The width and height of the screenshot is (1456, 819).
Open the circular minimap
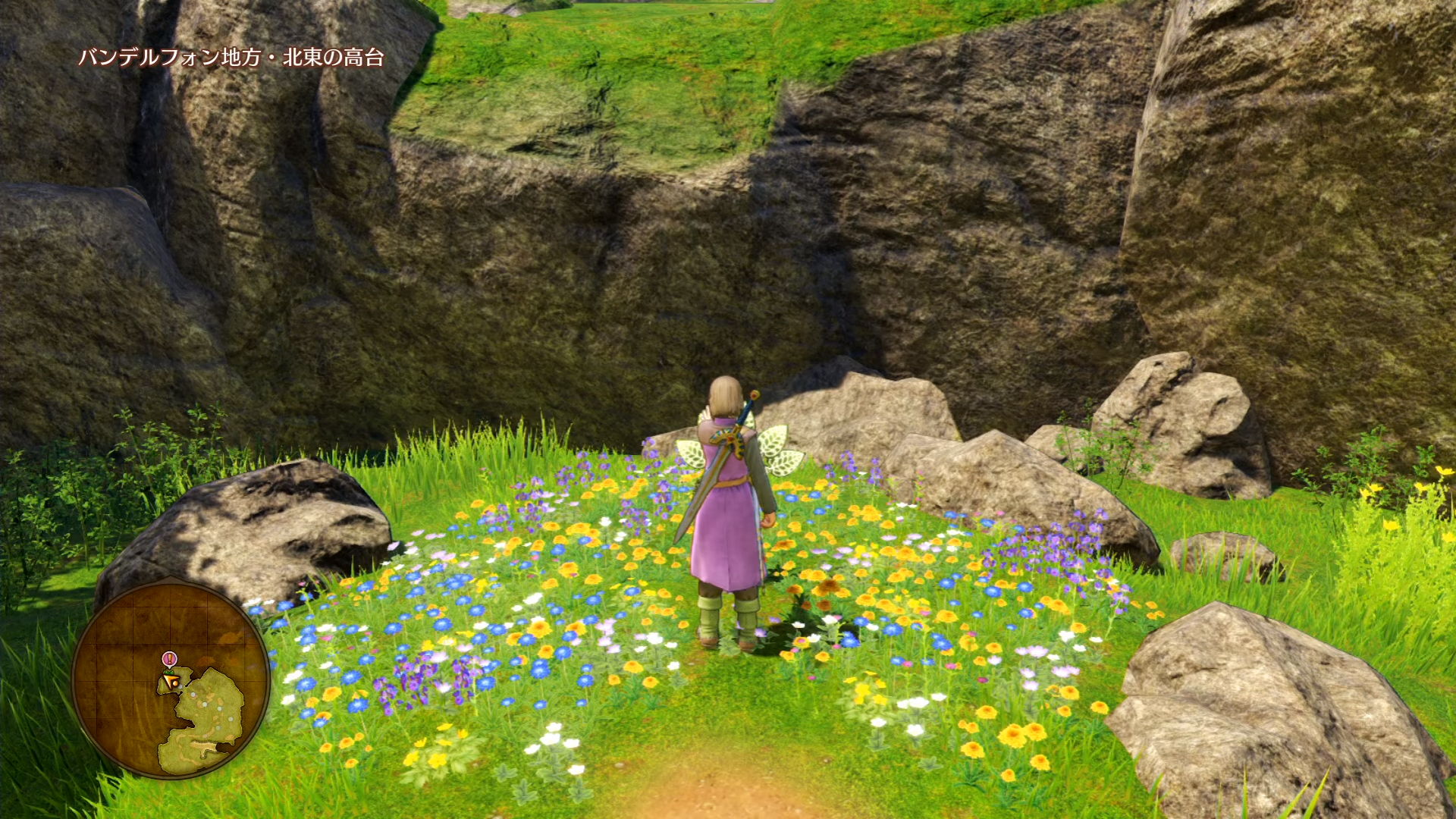click(171, 679)
